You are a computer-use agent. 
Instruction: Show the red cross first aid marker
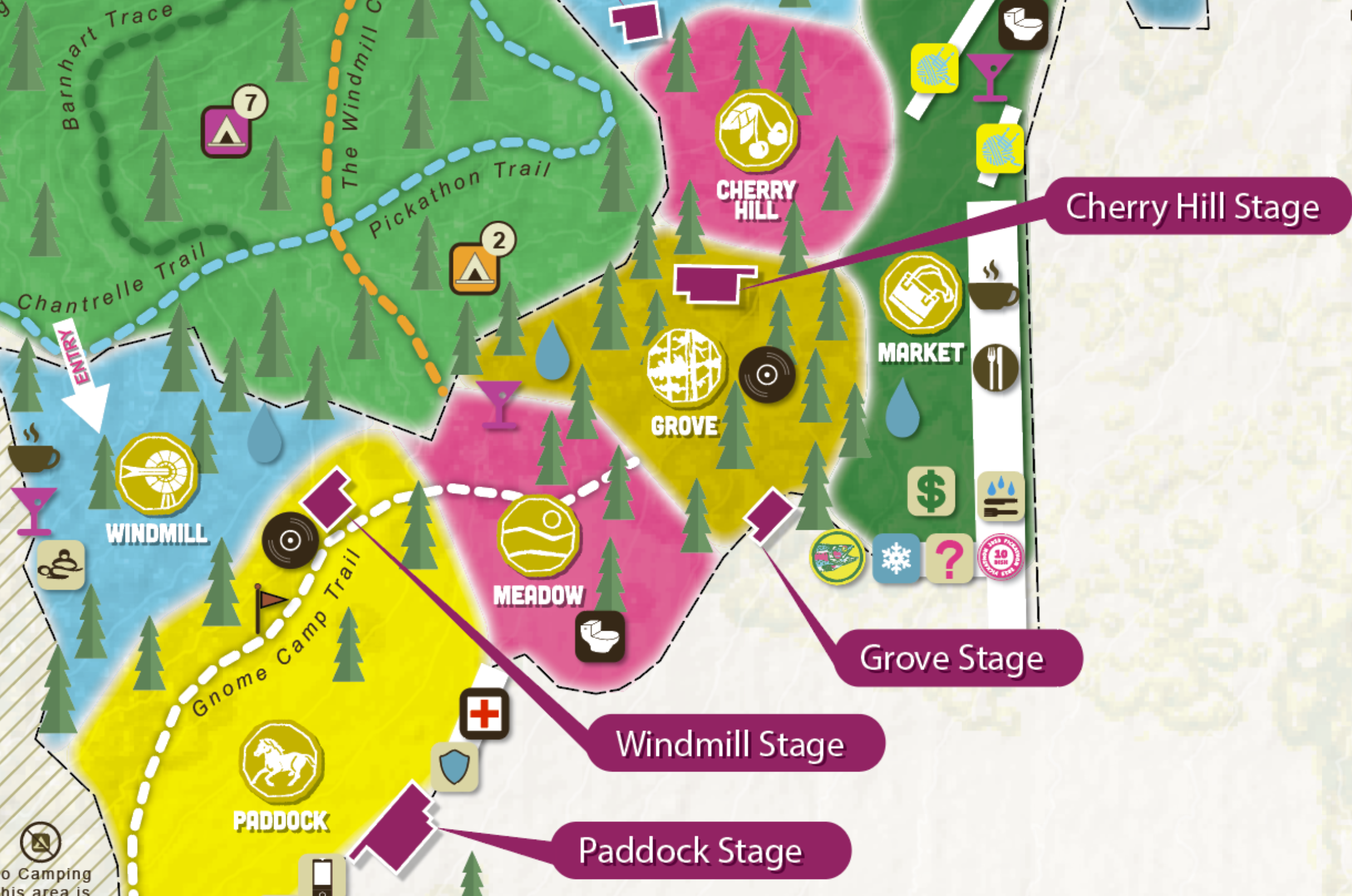(x=484, y=714)
